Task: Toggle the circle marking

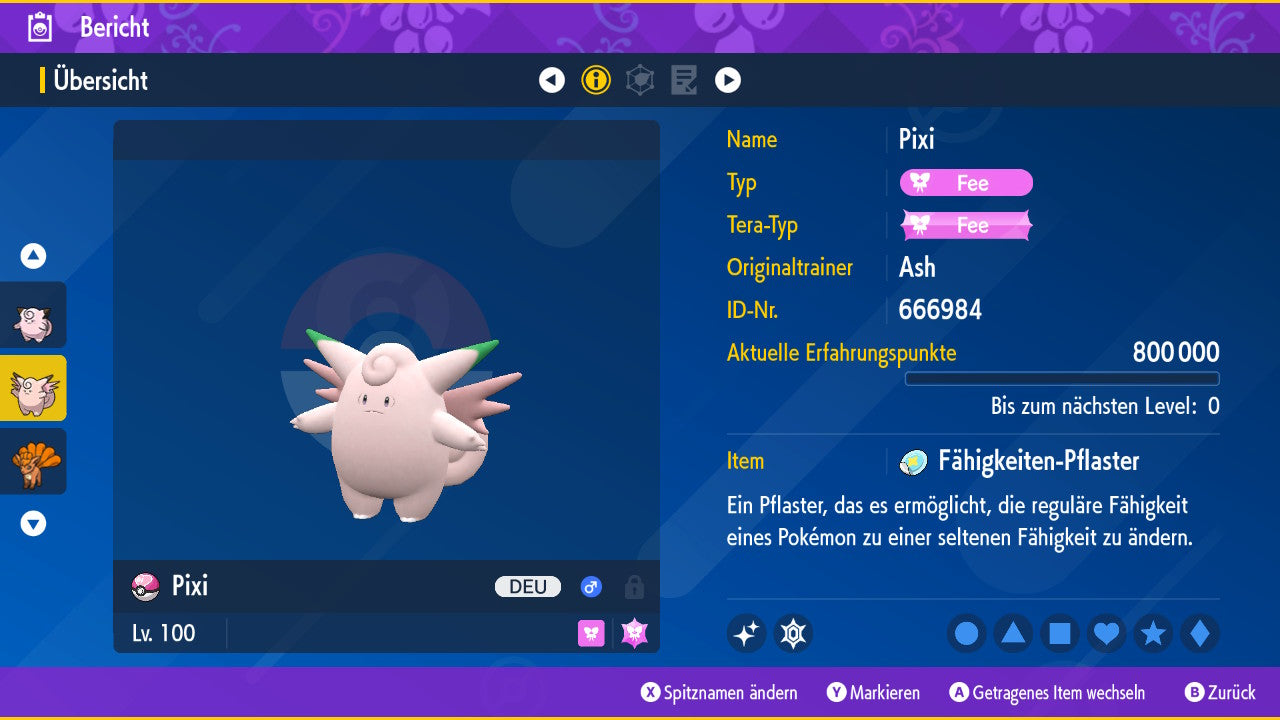Action: click(x=966, y=634)
